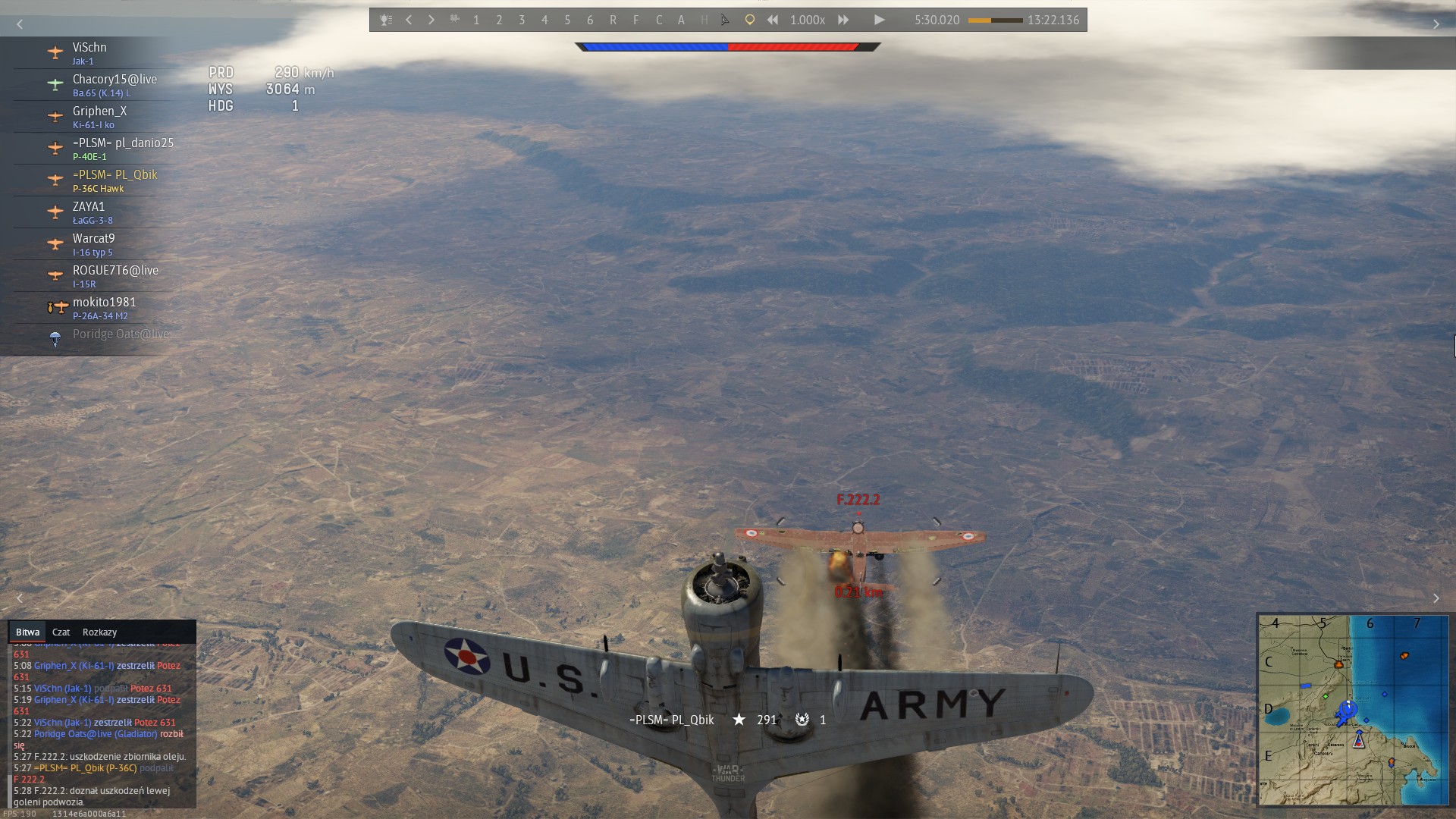Choose the F camera option
The image size is (1456, 819).
(x=635, y=20)
